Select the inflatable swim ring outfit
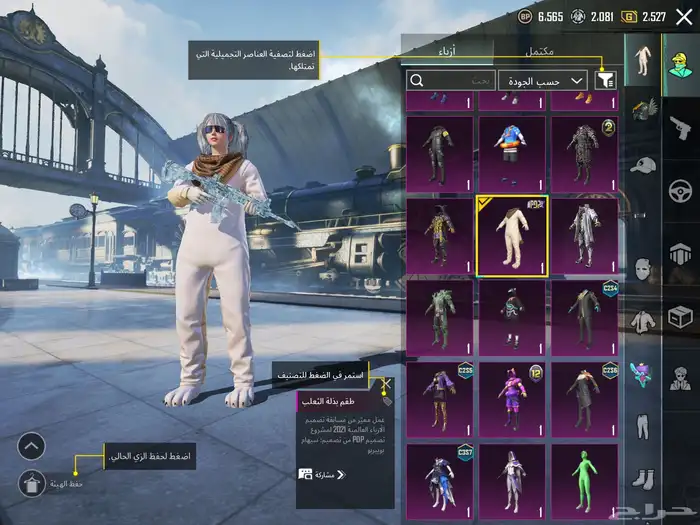Screen dimensions: 700x525 (510, 153)
